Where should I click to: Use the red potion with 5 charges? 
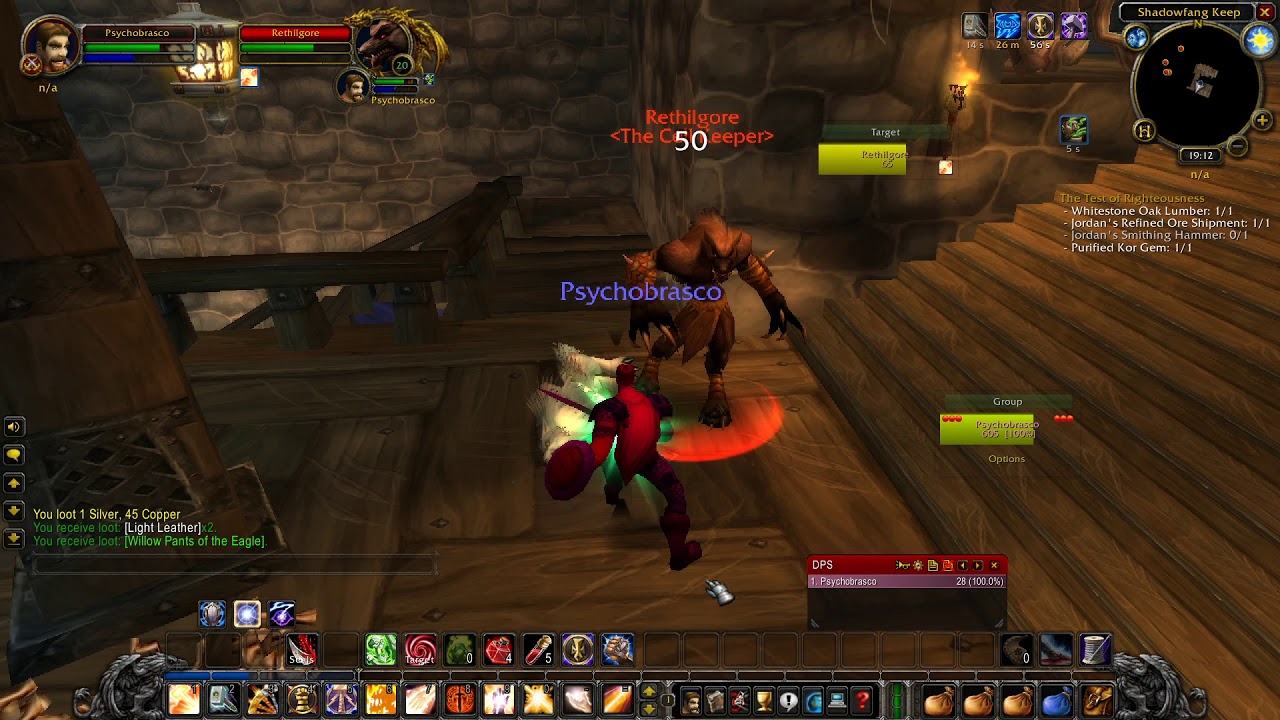click(538, 650)
